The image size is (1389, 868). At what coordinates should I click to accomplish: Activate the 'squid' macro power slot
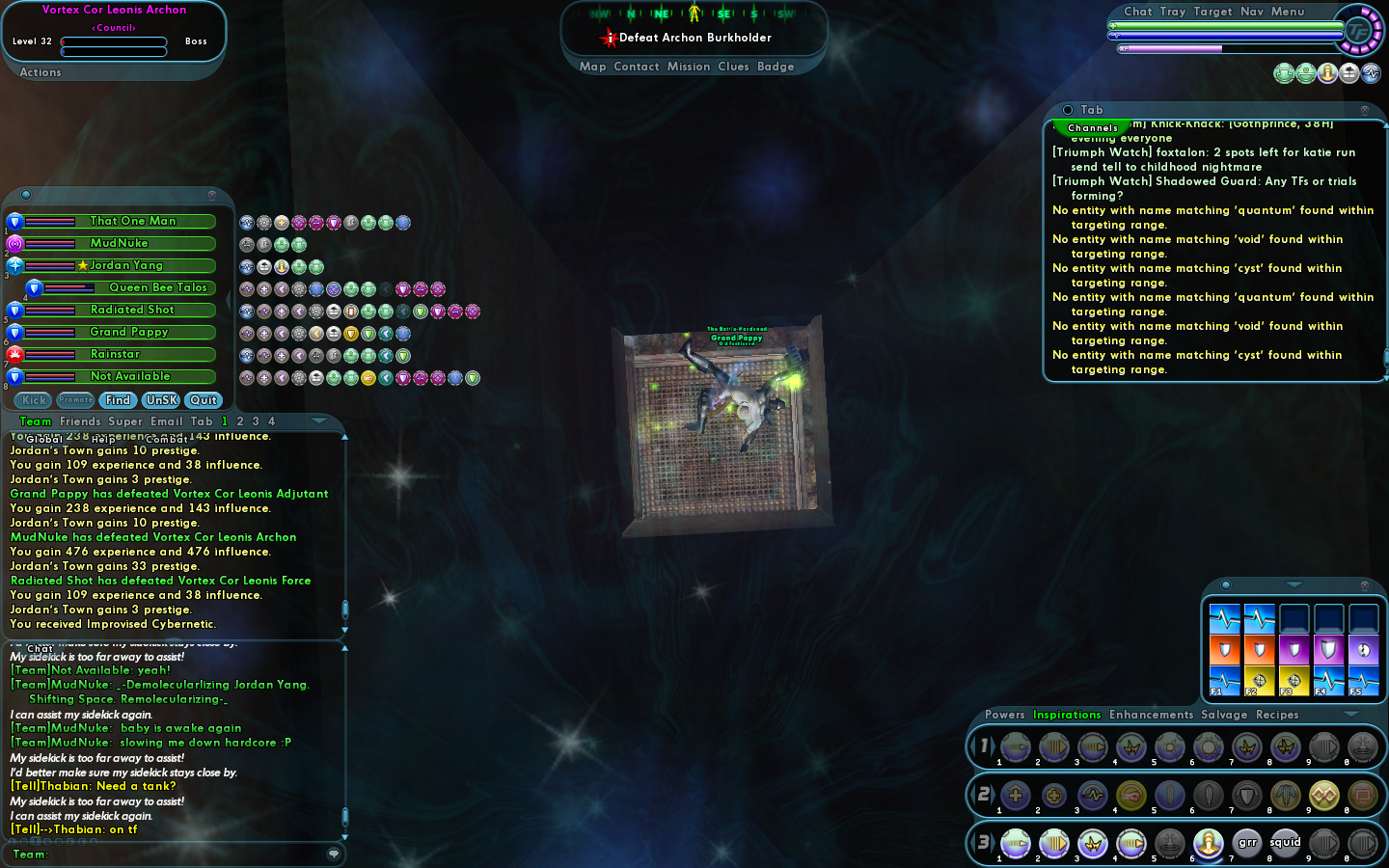coord(1285,844)
